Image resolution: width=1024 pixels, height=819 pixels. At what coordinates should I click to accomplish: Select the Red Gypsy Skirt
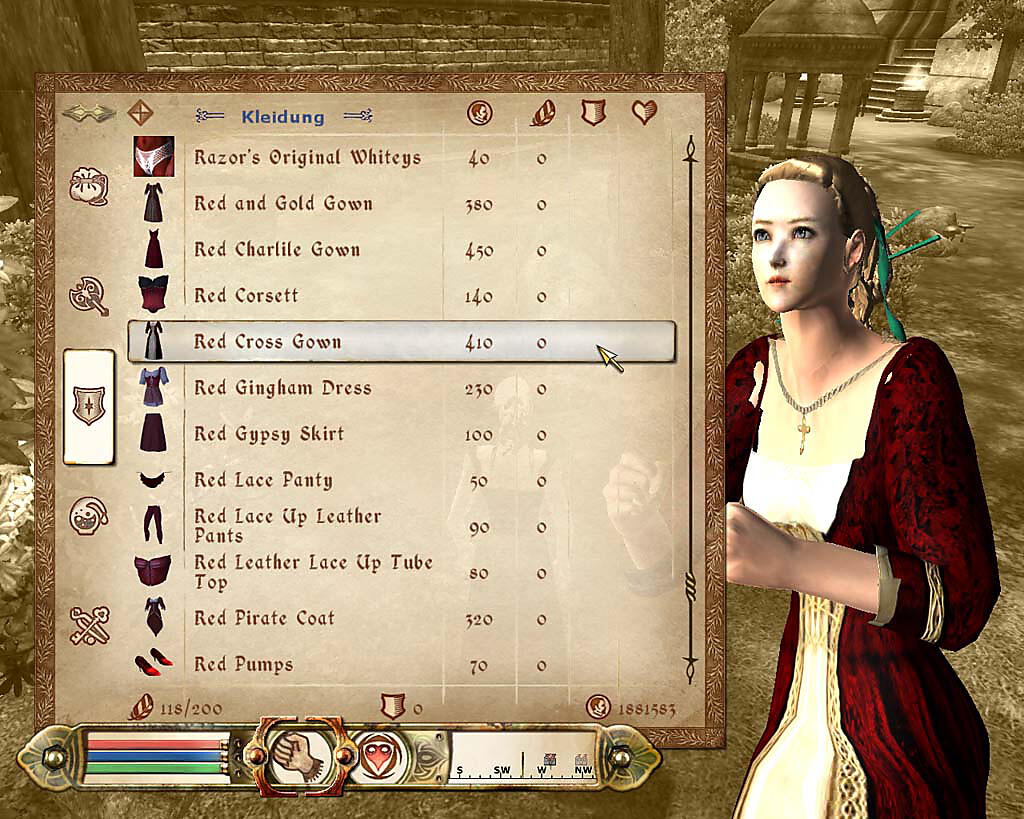(x=268, y=434)
